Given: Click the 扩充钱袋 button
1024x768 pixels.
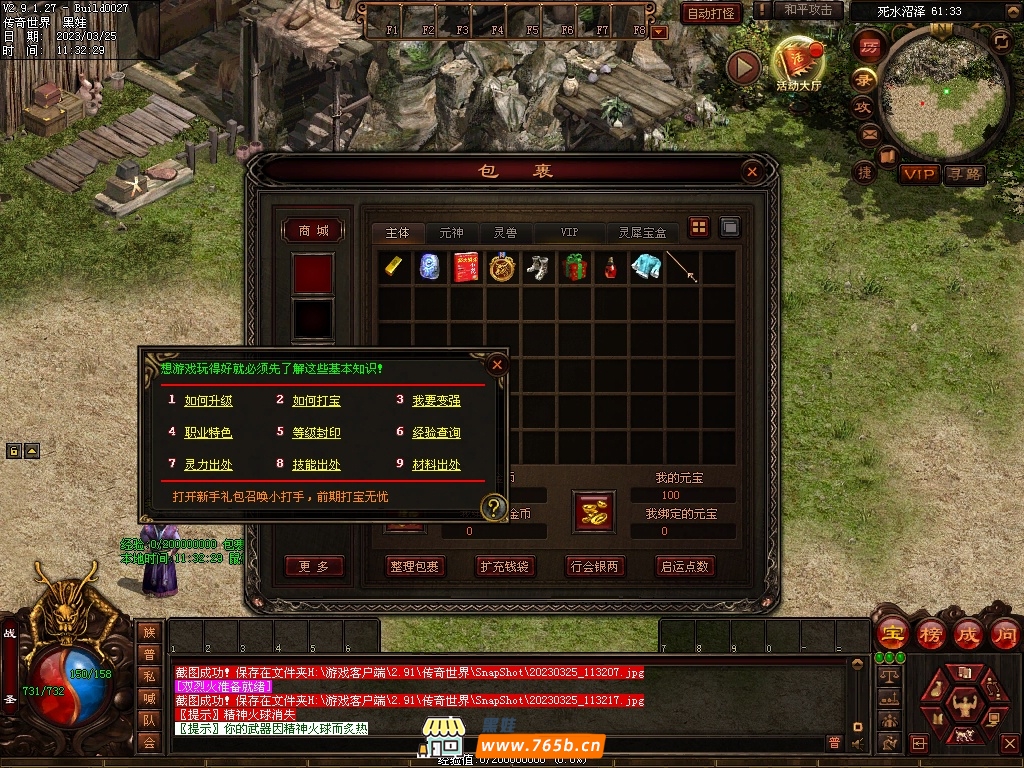Looking at the screenshot, I should point(503,566).
